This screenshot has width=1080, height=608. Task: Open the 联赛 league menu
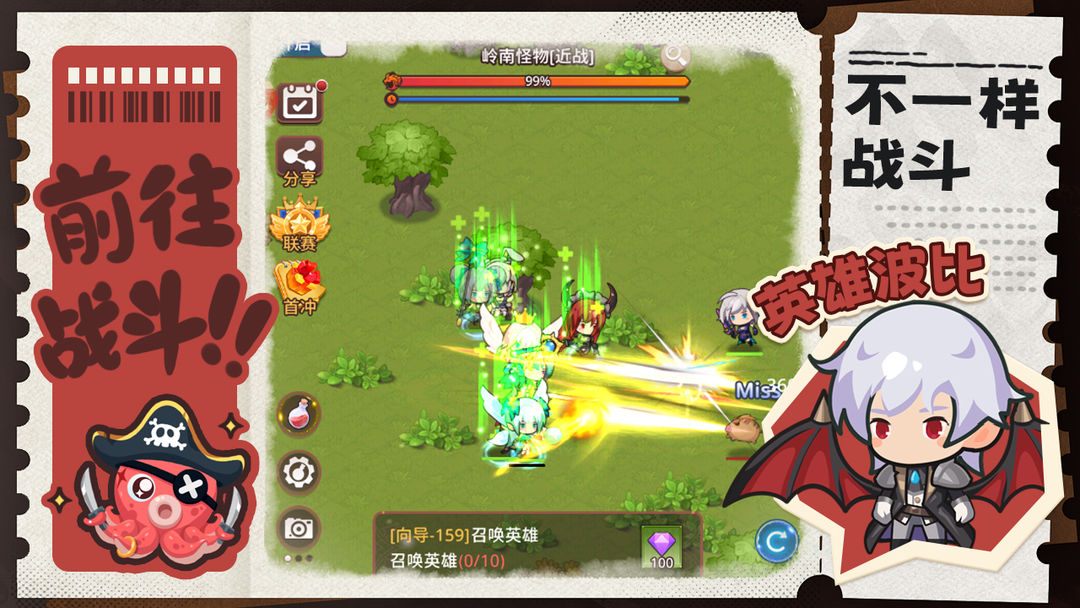tap(299, 224)
